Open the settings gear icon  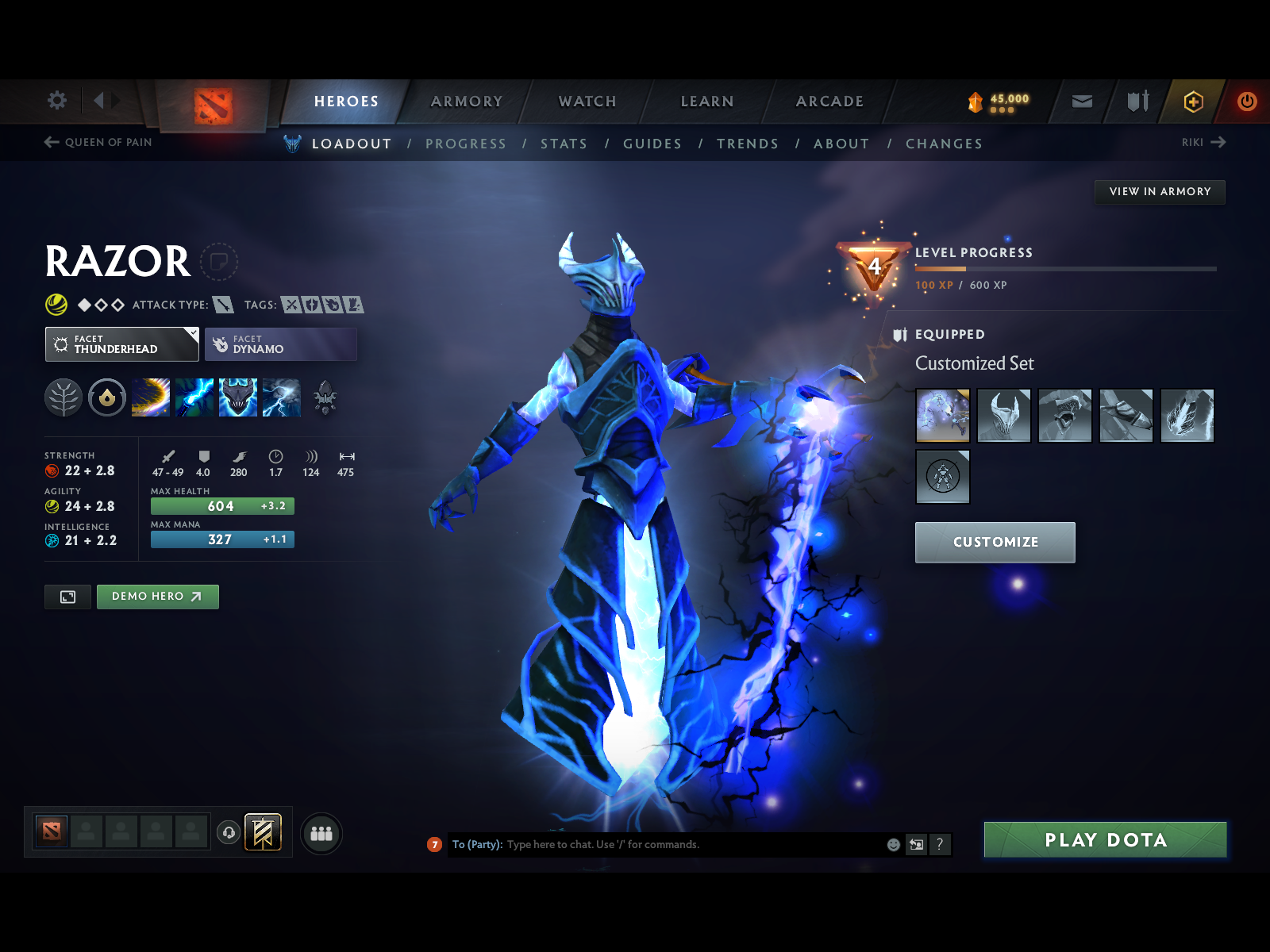tap(56, 101)
